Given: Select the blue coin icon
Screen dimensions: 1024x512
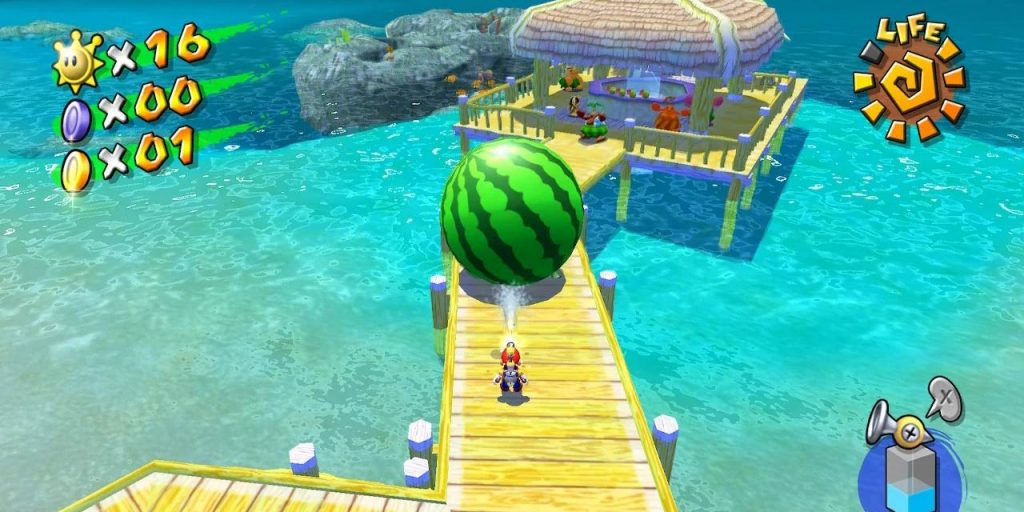Looking at the screenshot, I should click(x=77, y=118).
